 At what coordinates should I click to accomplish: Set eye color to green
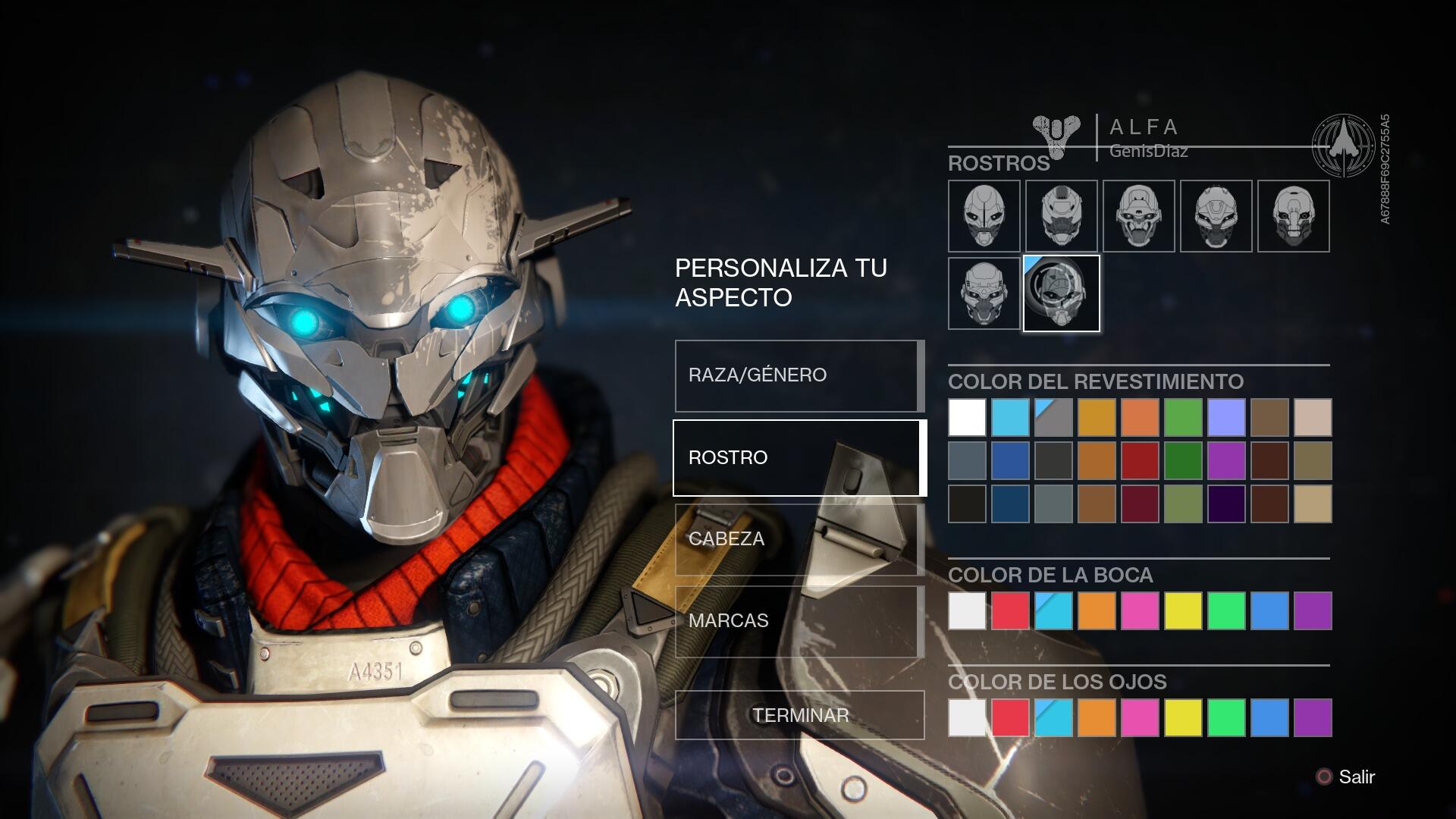1226,718
